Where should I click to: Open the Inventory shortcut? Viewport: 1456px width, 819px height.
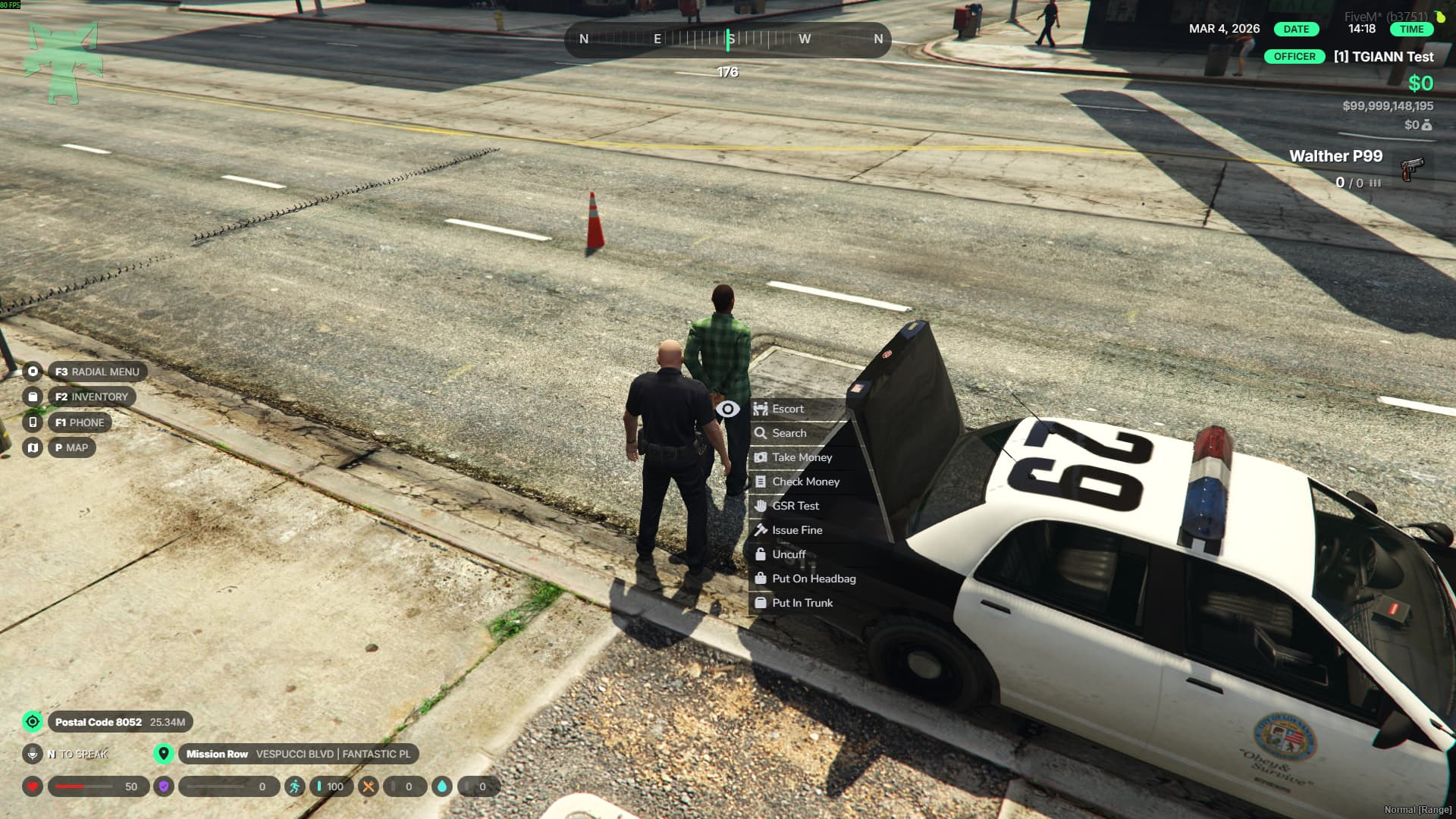click(91, 397)
